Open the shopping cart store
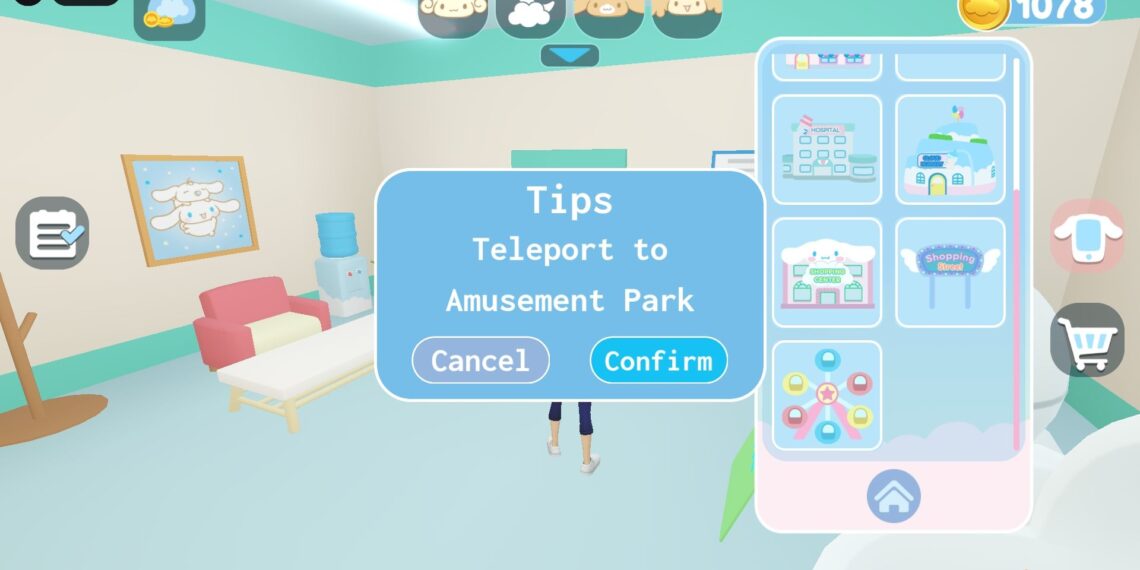1140x570 pixels. [x=1087, y=340]
